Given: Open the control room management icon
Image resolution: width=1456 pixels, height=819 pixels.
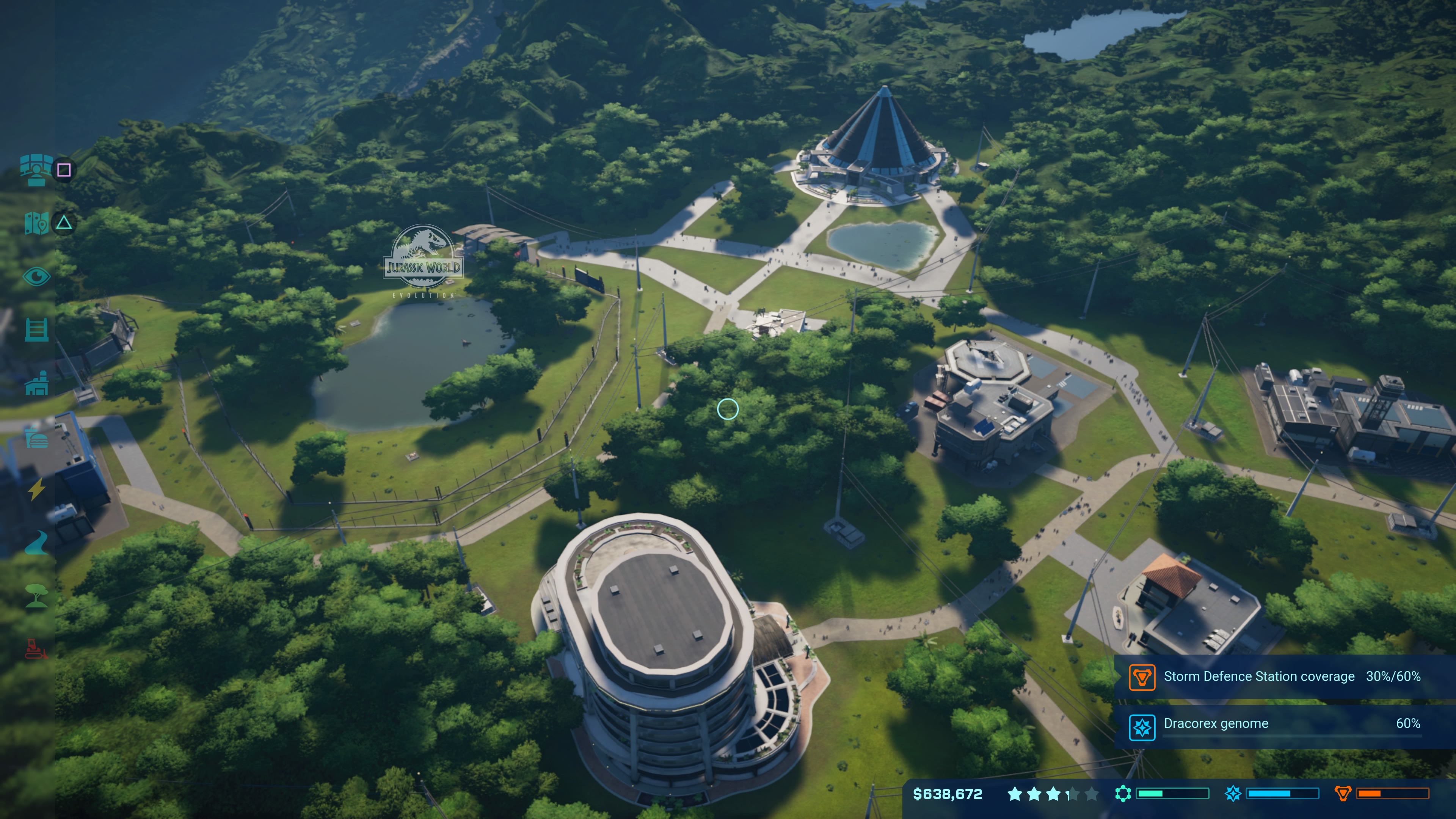Looking at the screenshot, I should 36,169.
